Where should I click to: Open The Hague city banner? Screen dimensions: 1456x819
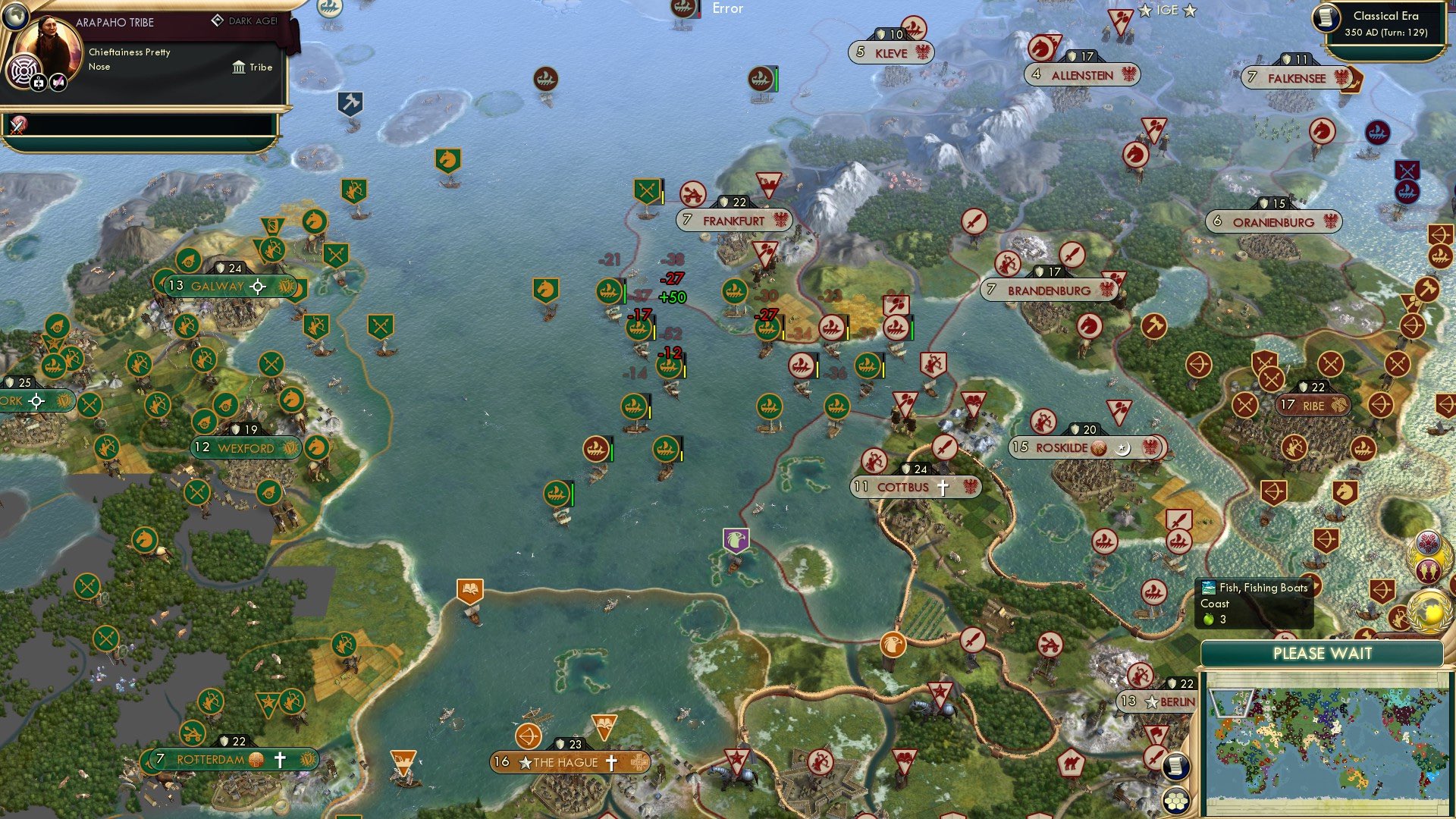[x=564, y=763]
